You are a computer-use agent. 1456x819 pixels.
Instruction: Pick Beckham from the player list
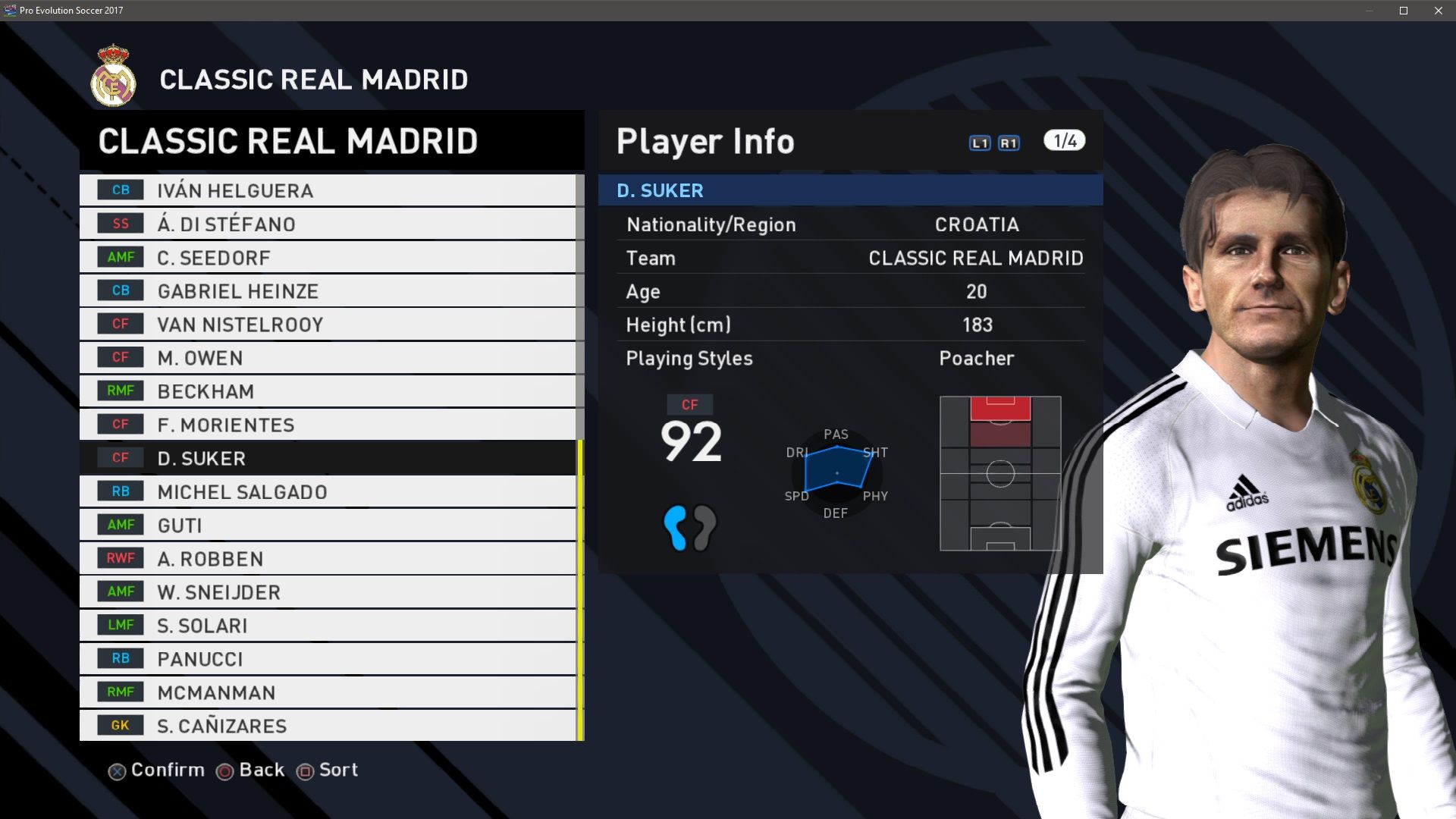[327, 391]
